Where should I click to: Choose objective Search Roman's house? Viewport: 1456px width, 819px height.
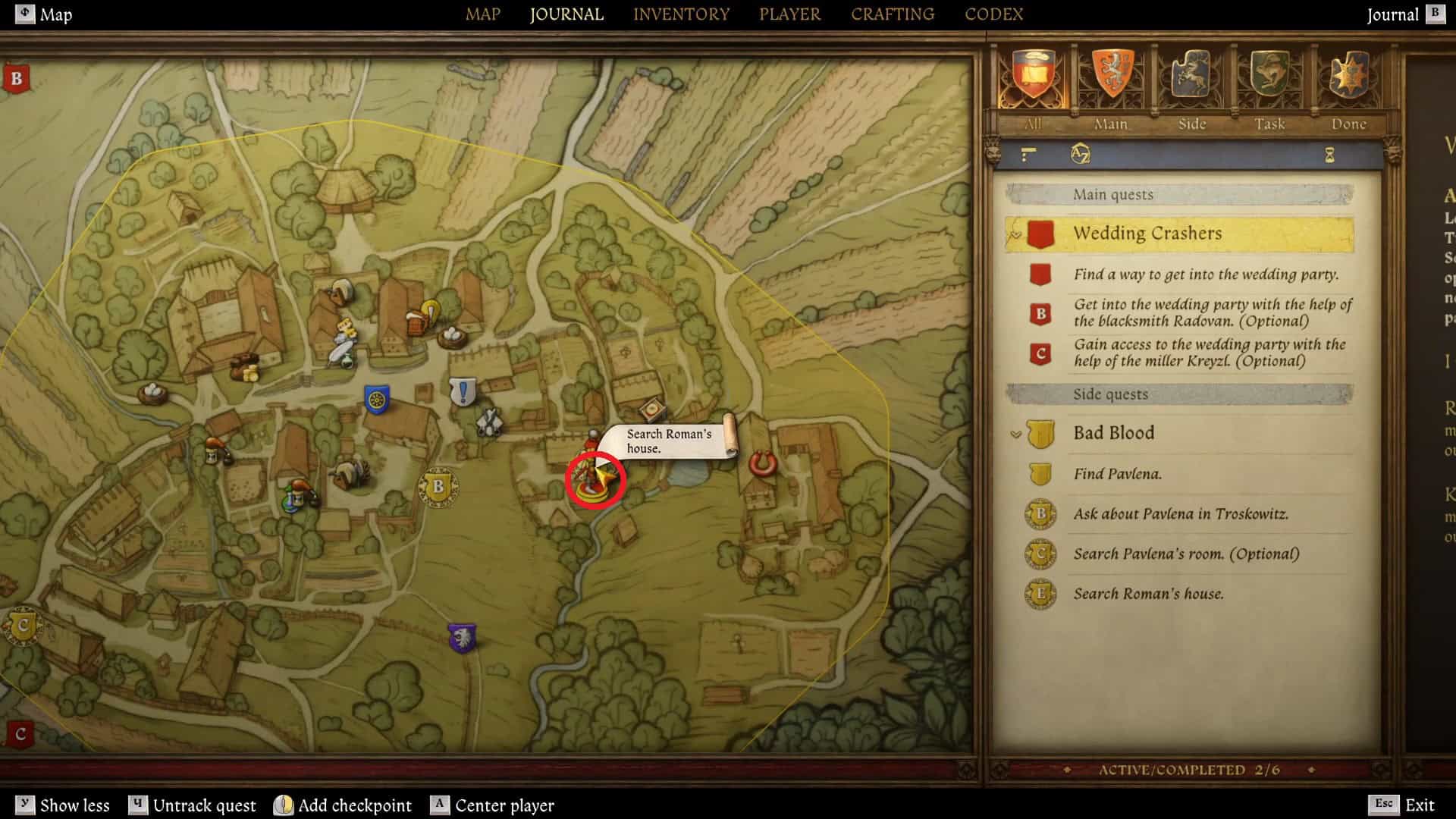[x=1148, y=594]
